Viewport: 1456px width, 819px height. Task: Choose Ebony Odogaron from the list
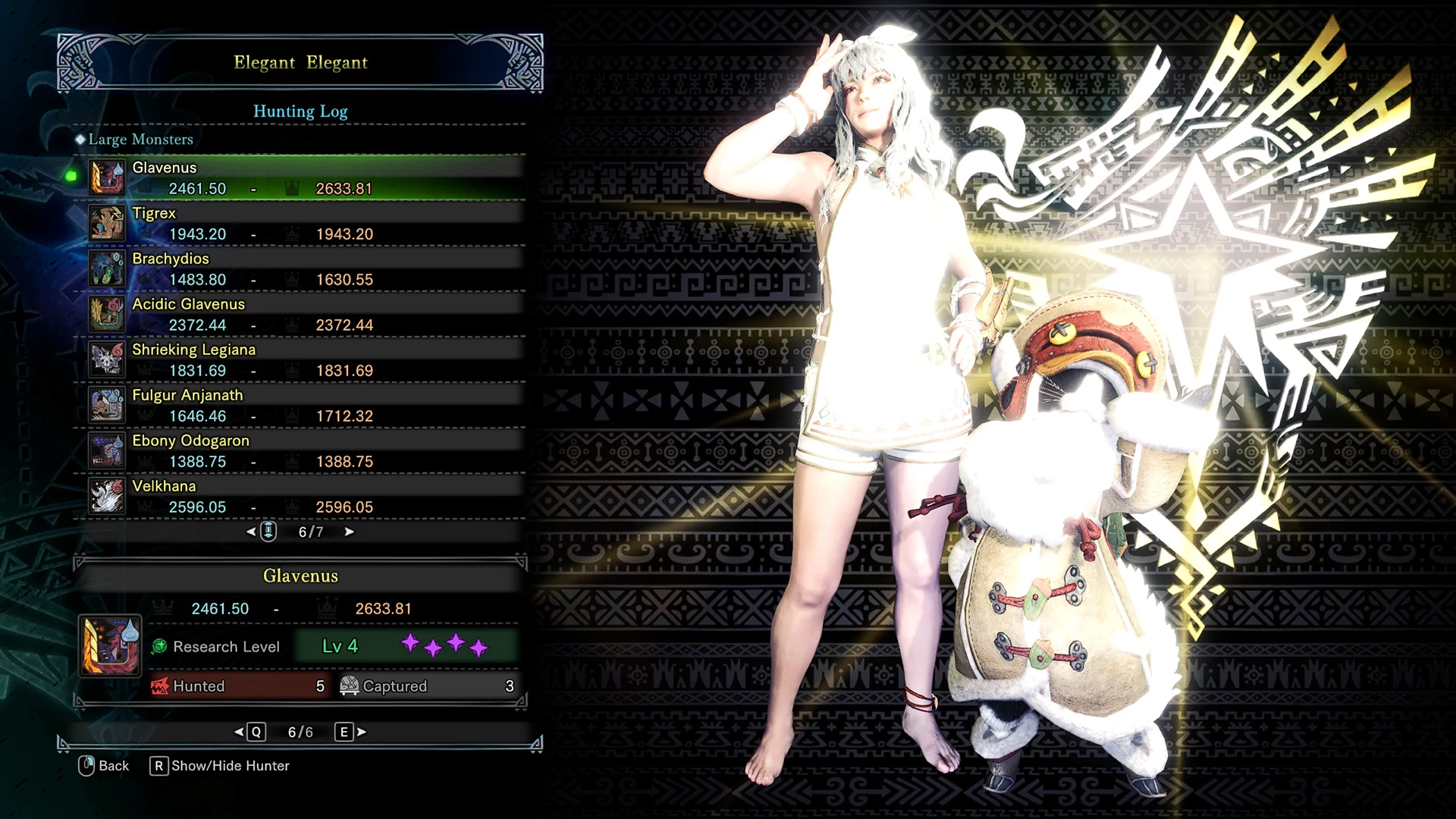(300, 450)
